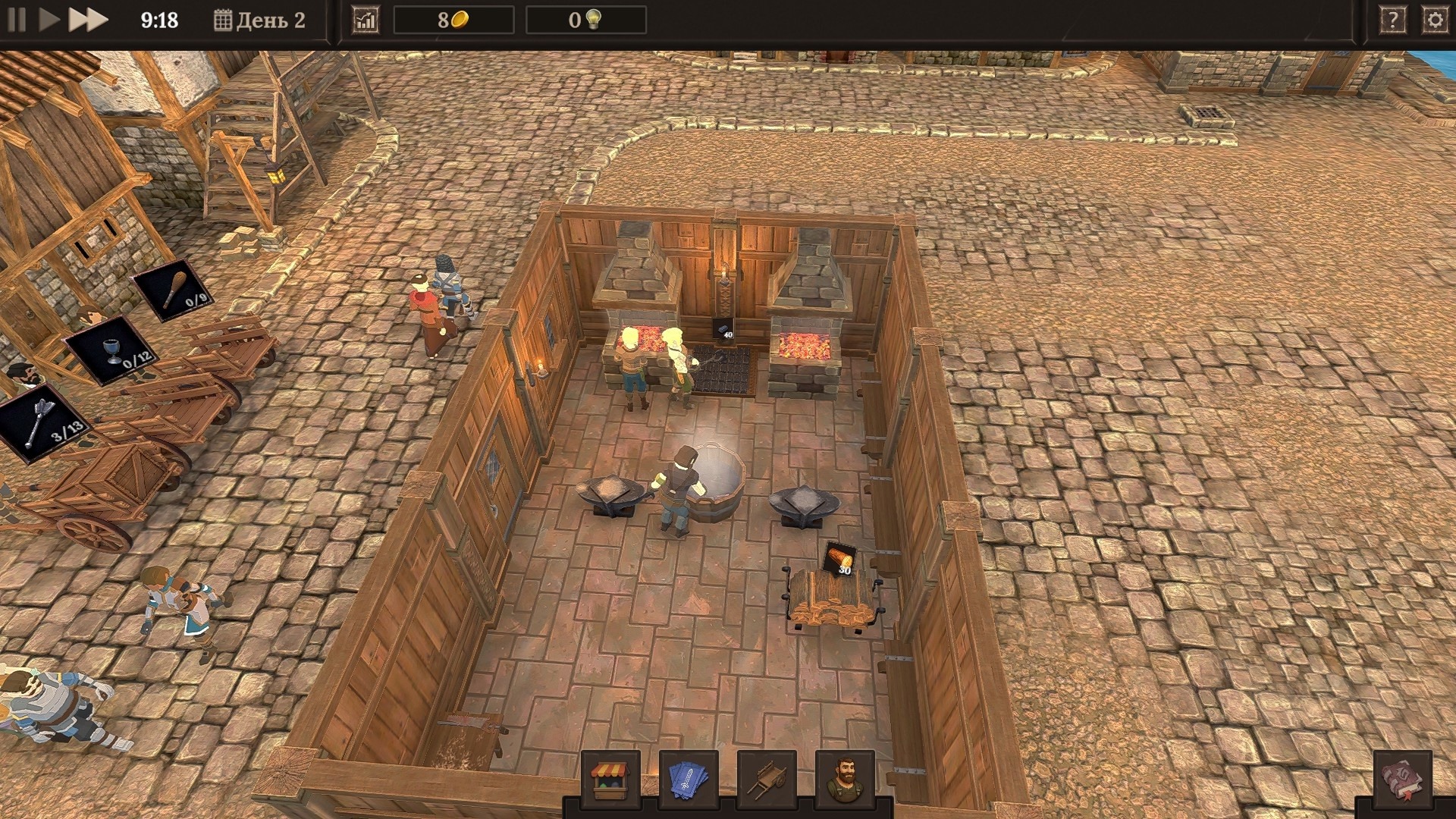1456x819 pixels.
Task: Select the wooden club order sign
Action: pyautogui.click(x=174, y=289)
